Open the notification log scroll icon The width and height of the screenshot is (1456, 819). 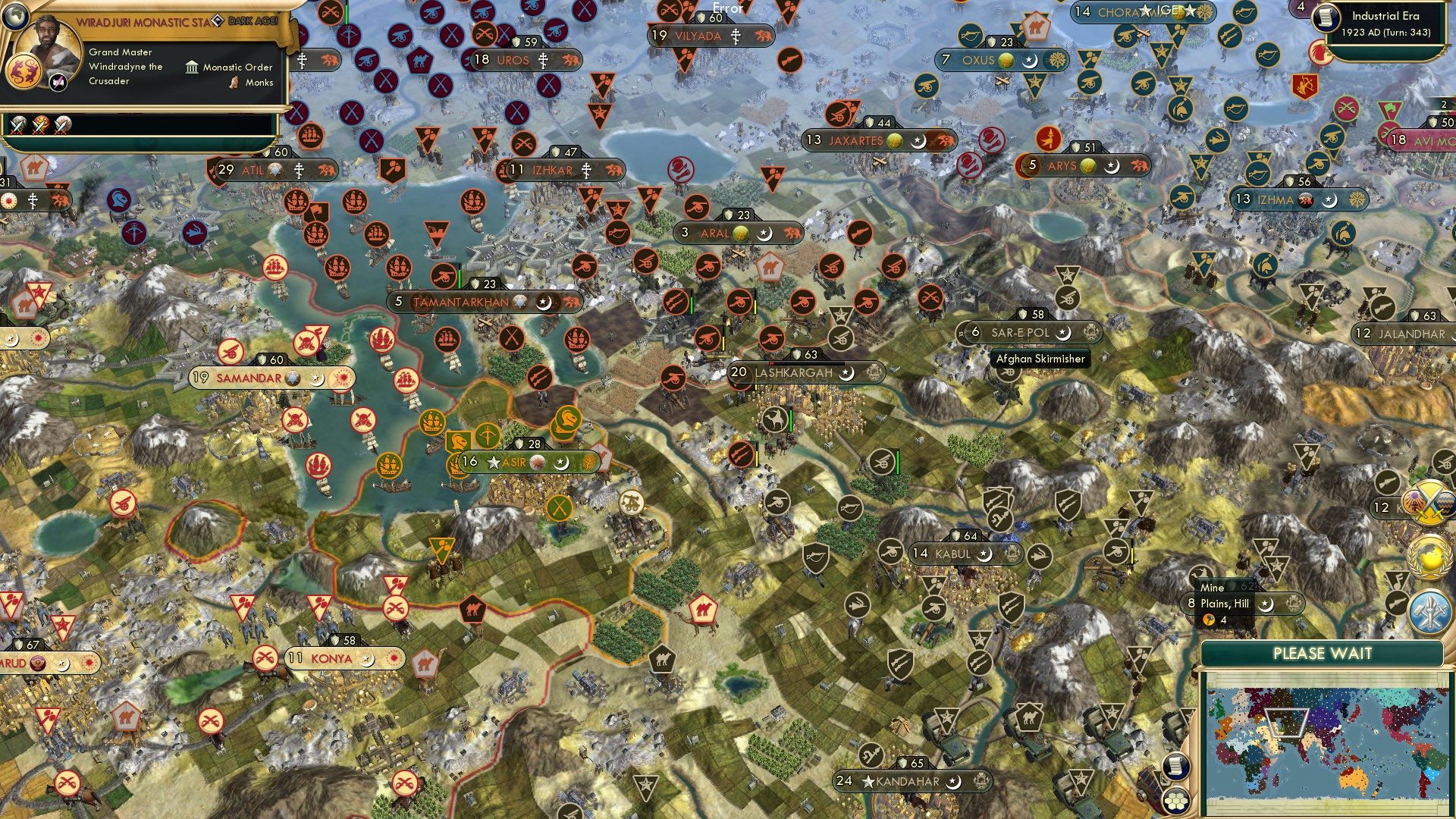click(x=1175, y=767)
